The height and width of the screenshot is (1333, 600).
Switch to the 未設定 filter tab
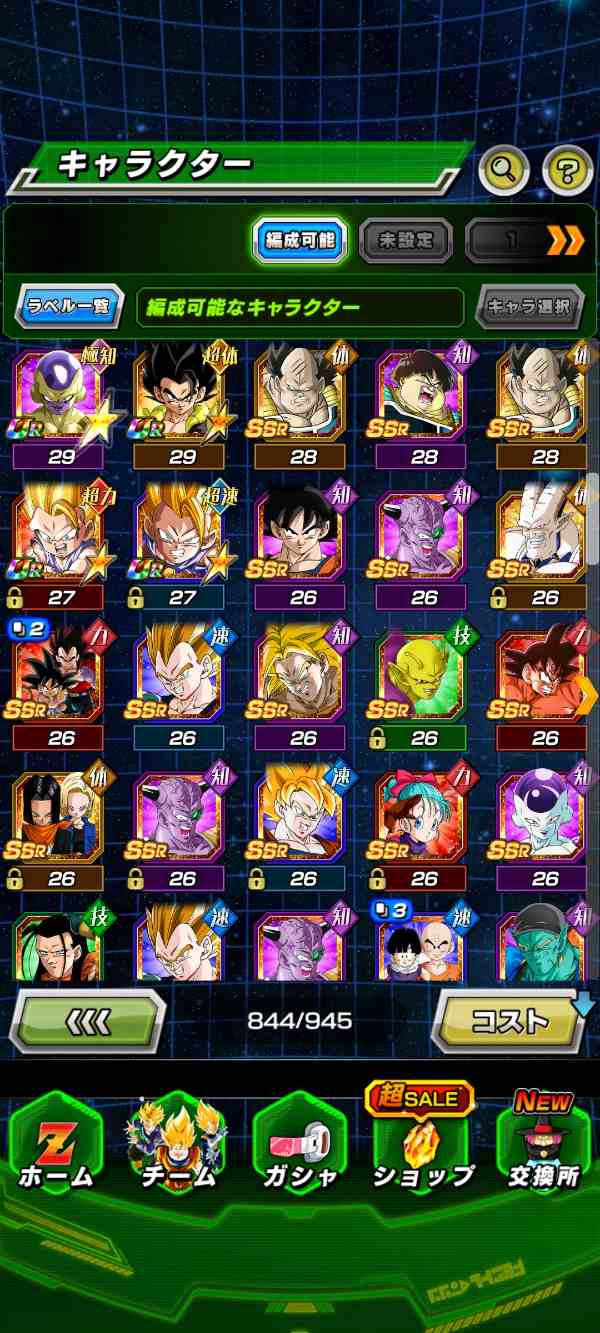pyautogui.click(x=405, y=240)
